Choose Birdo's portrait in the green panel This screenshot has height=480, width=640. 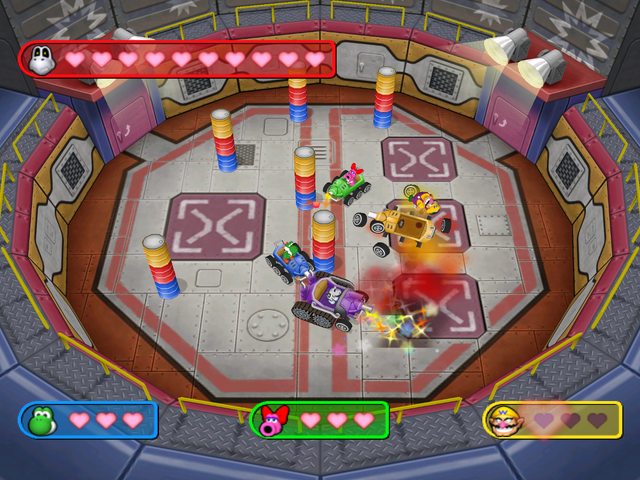(272, 420)
